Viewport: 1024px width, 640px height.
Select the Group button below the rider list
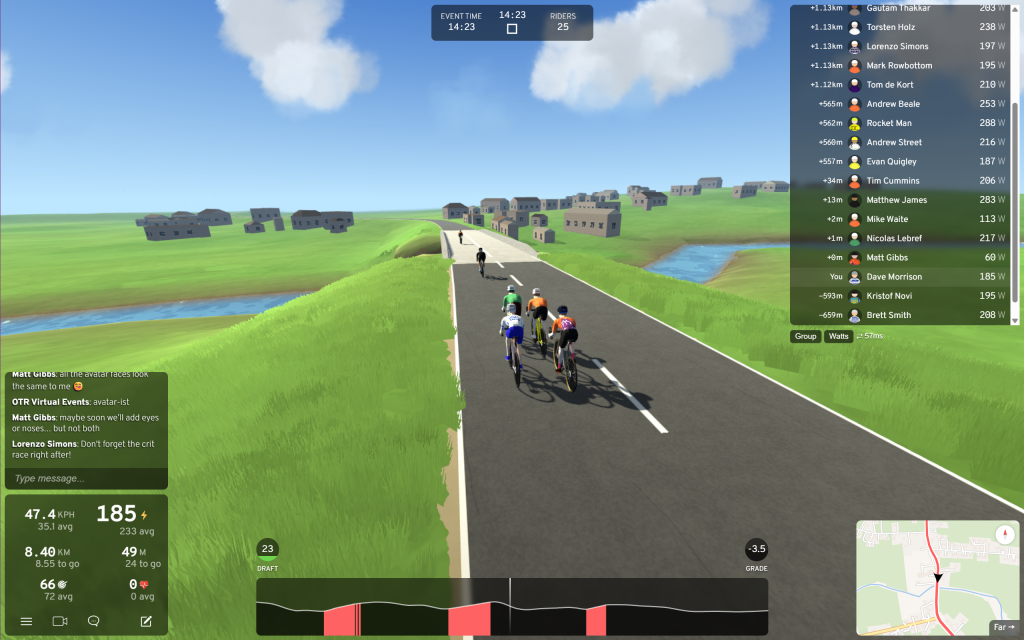click(x=805, y=336)
